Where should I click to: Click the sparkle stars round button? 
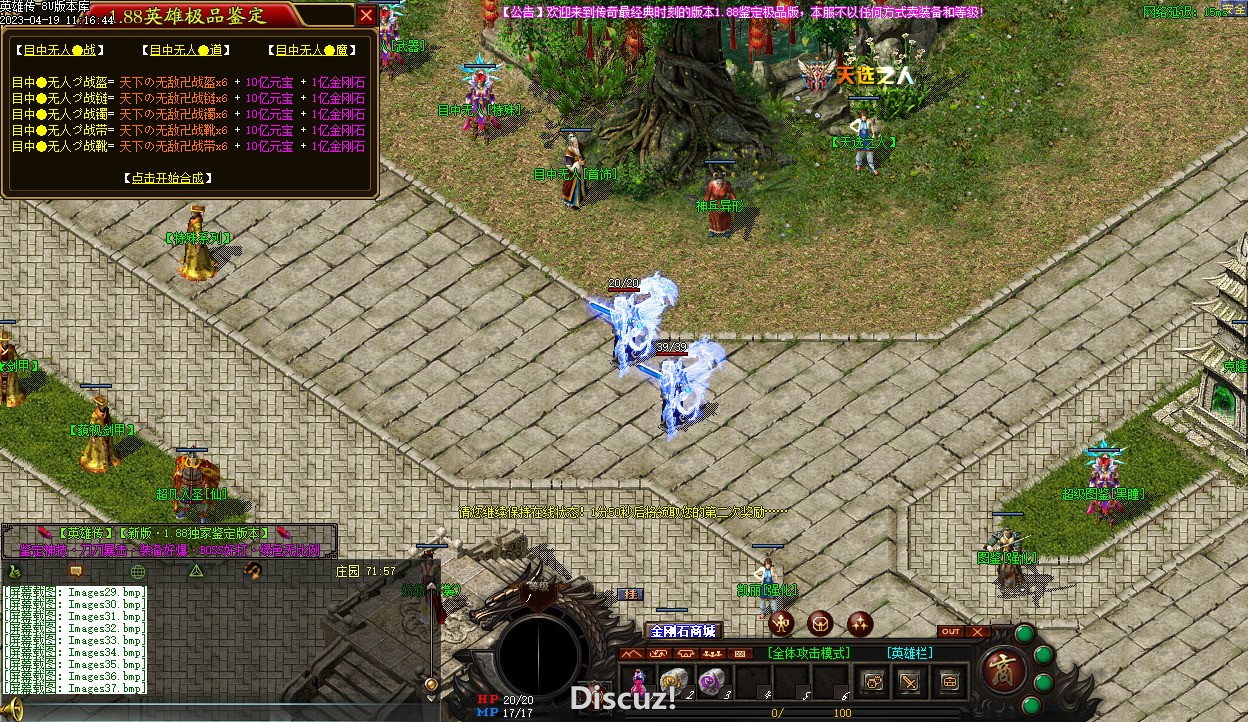pos(859,623)
